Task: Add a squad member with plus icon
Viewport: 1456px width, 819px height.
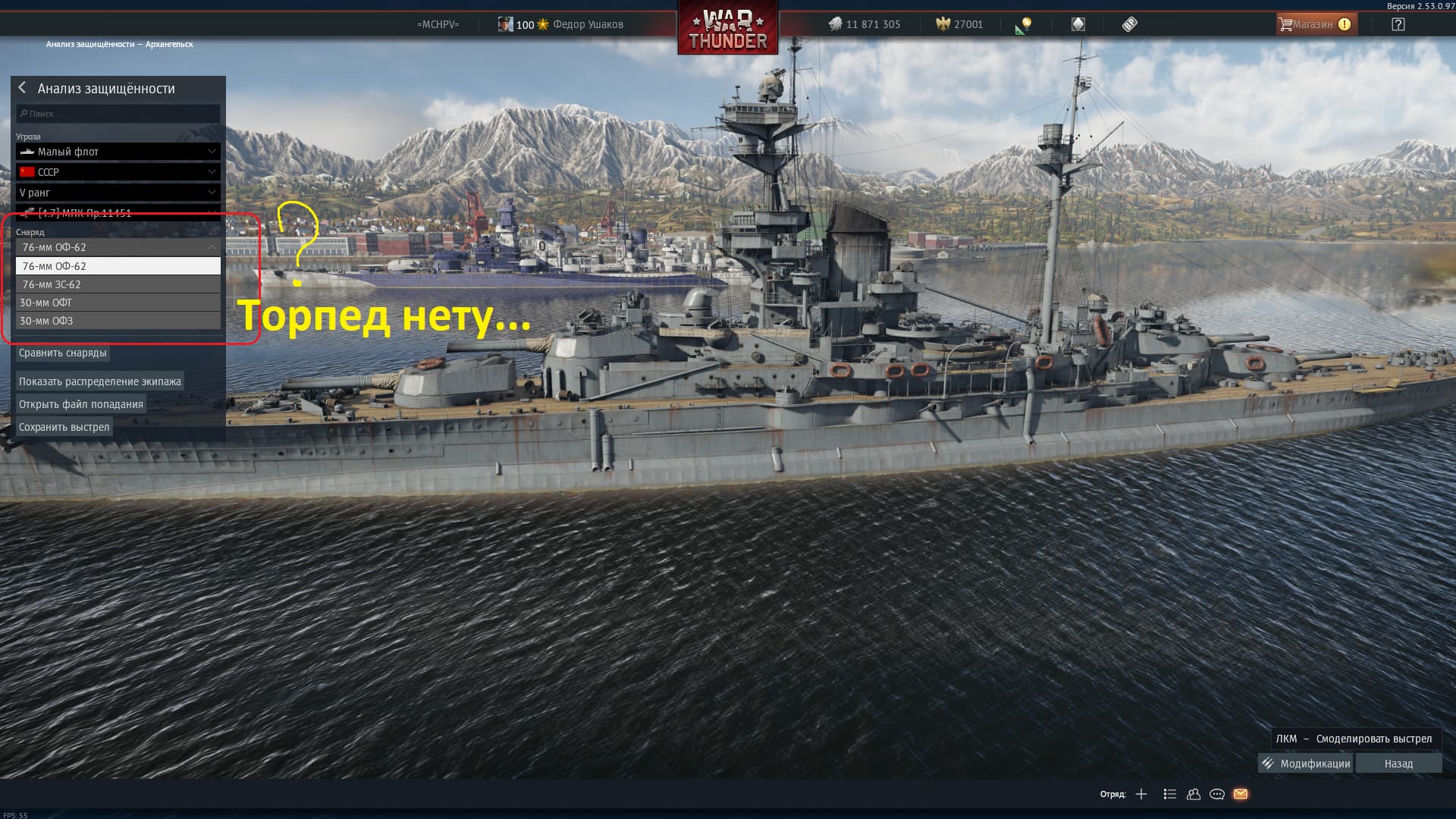Action: pyautogui.click(x=1141, y=794)
